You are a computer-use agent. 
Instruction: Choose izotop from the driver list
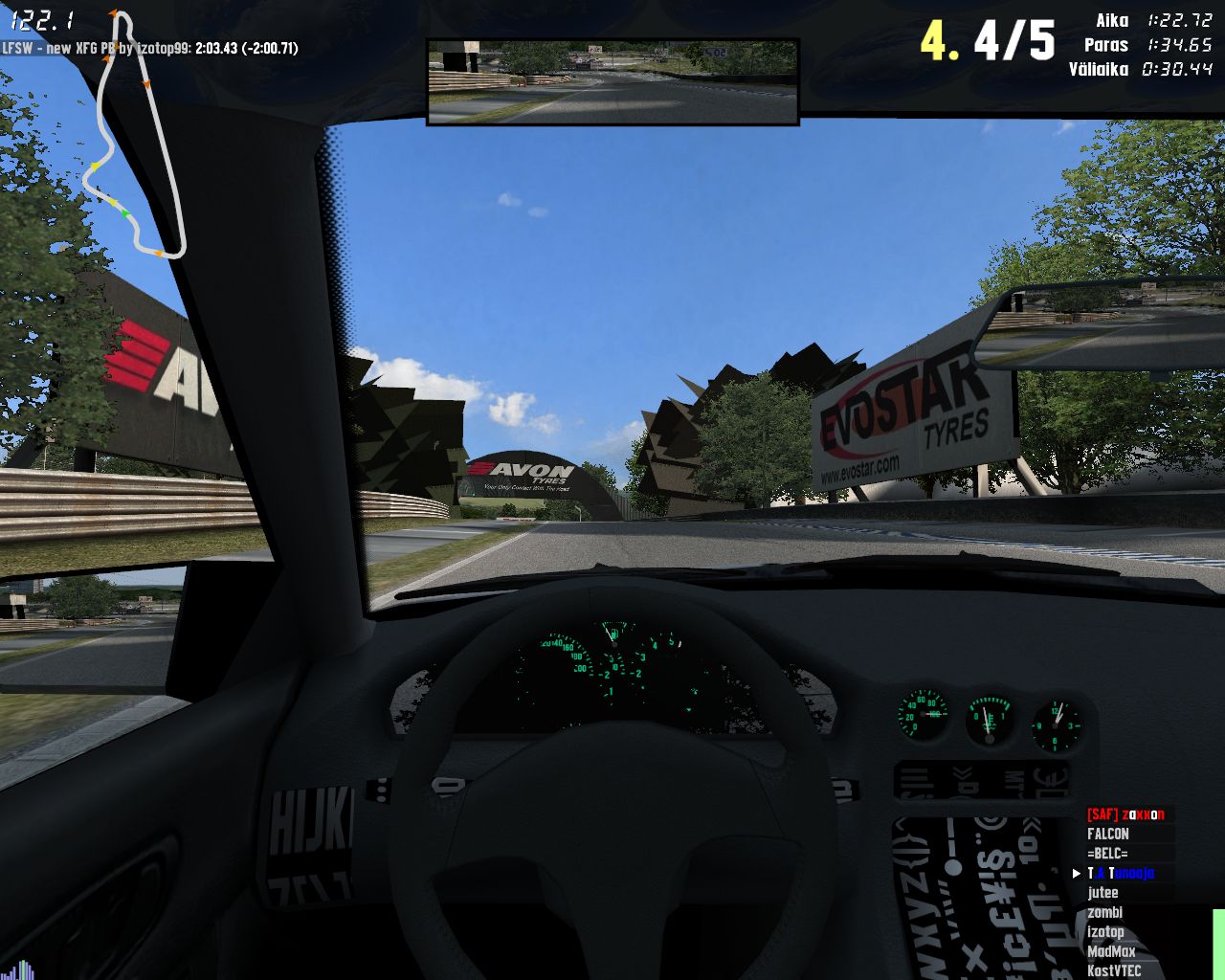tap(1105, 932)
